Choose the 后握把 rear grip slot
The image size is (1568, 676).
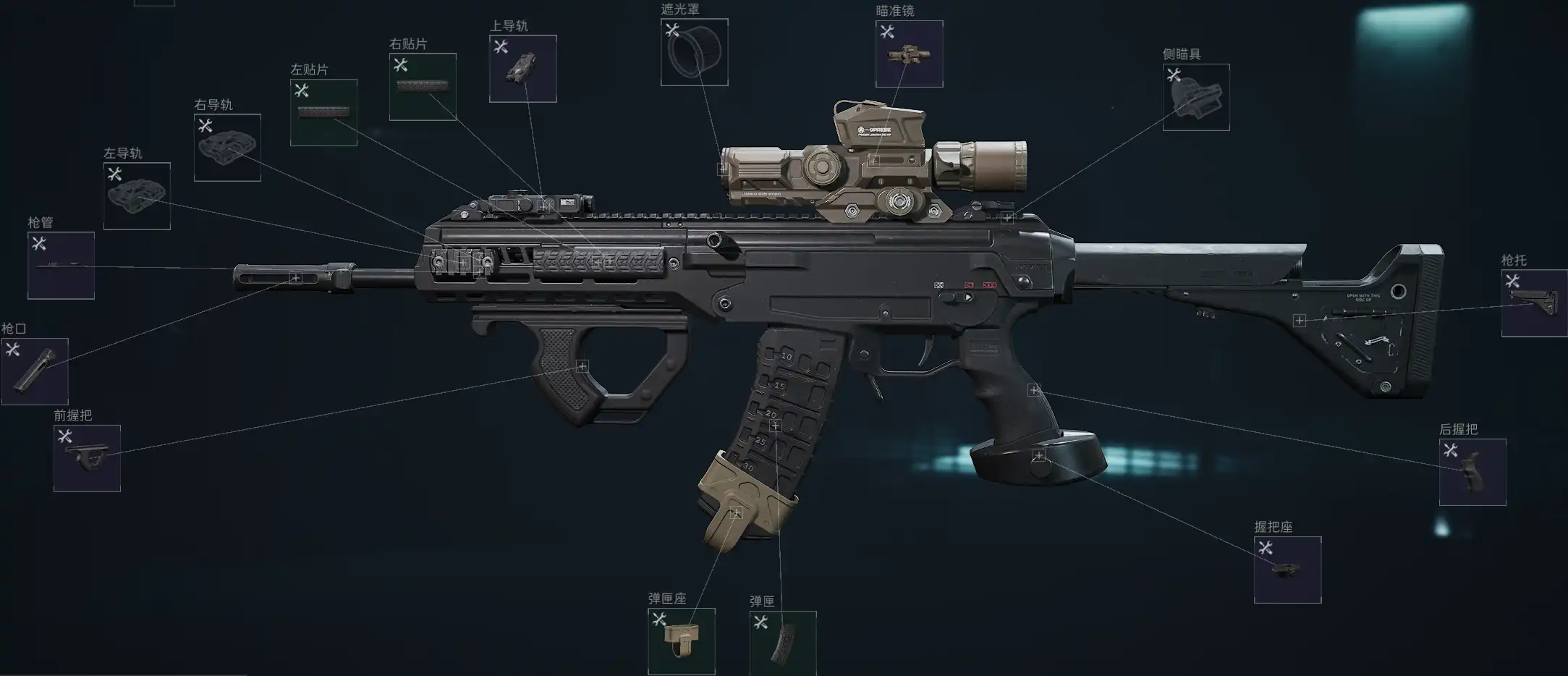click(1472, 472)
